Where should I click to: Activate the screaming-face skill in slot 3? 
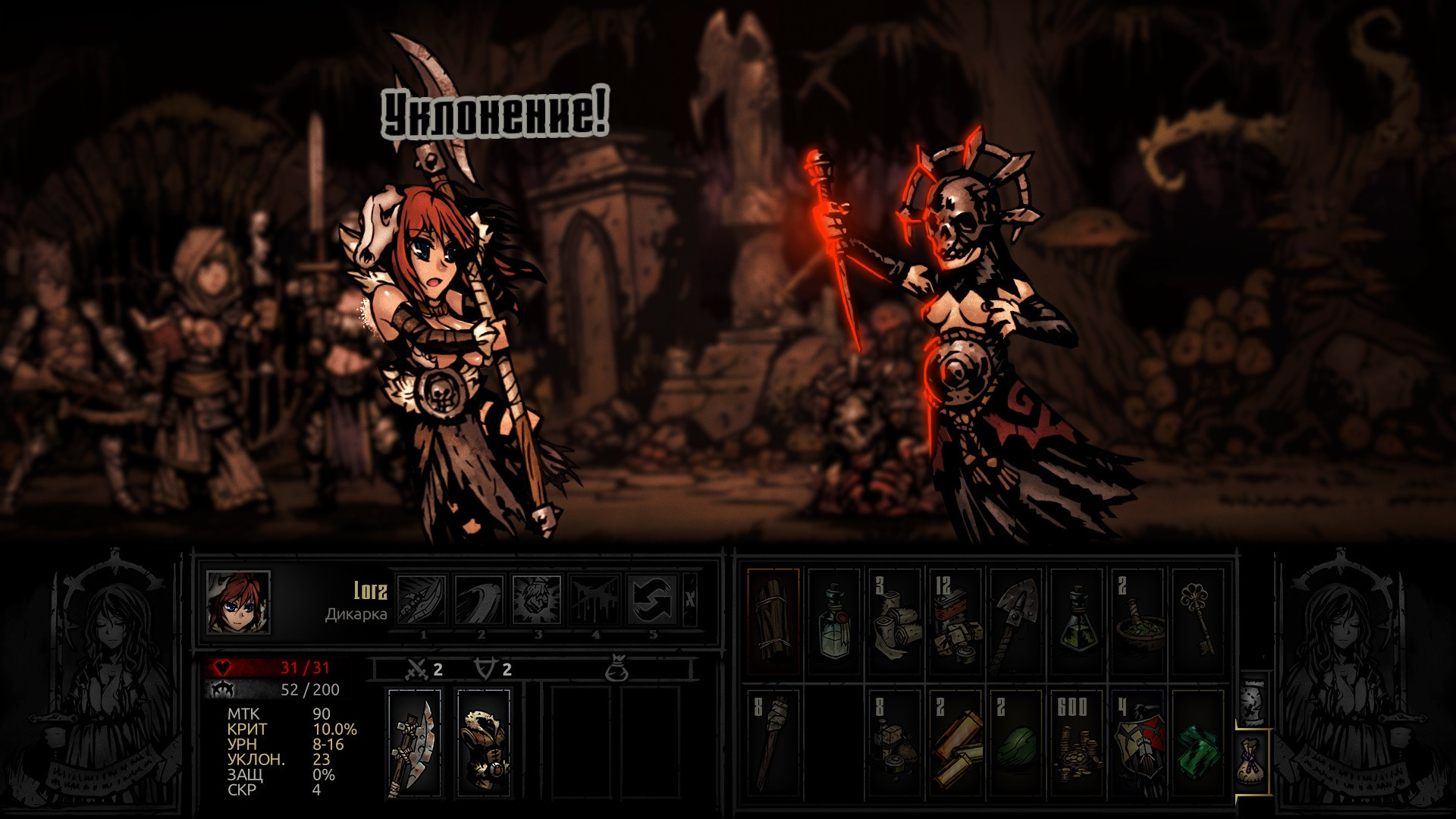[x=537, y=599]
